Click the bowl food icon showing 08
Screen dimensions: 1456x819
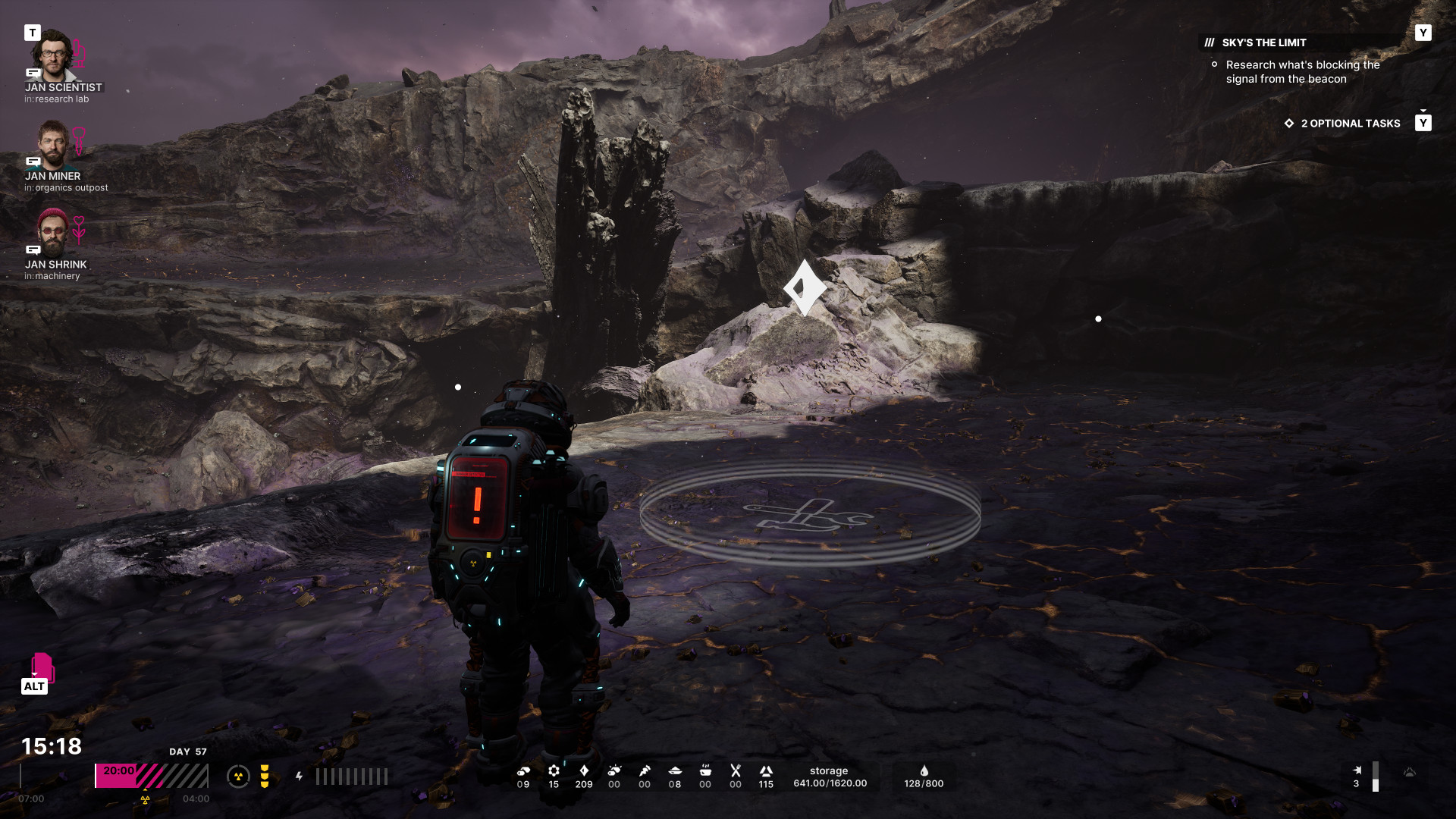[675, 770]
